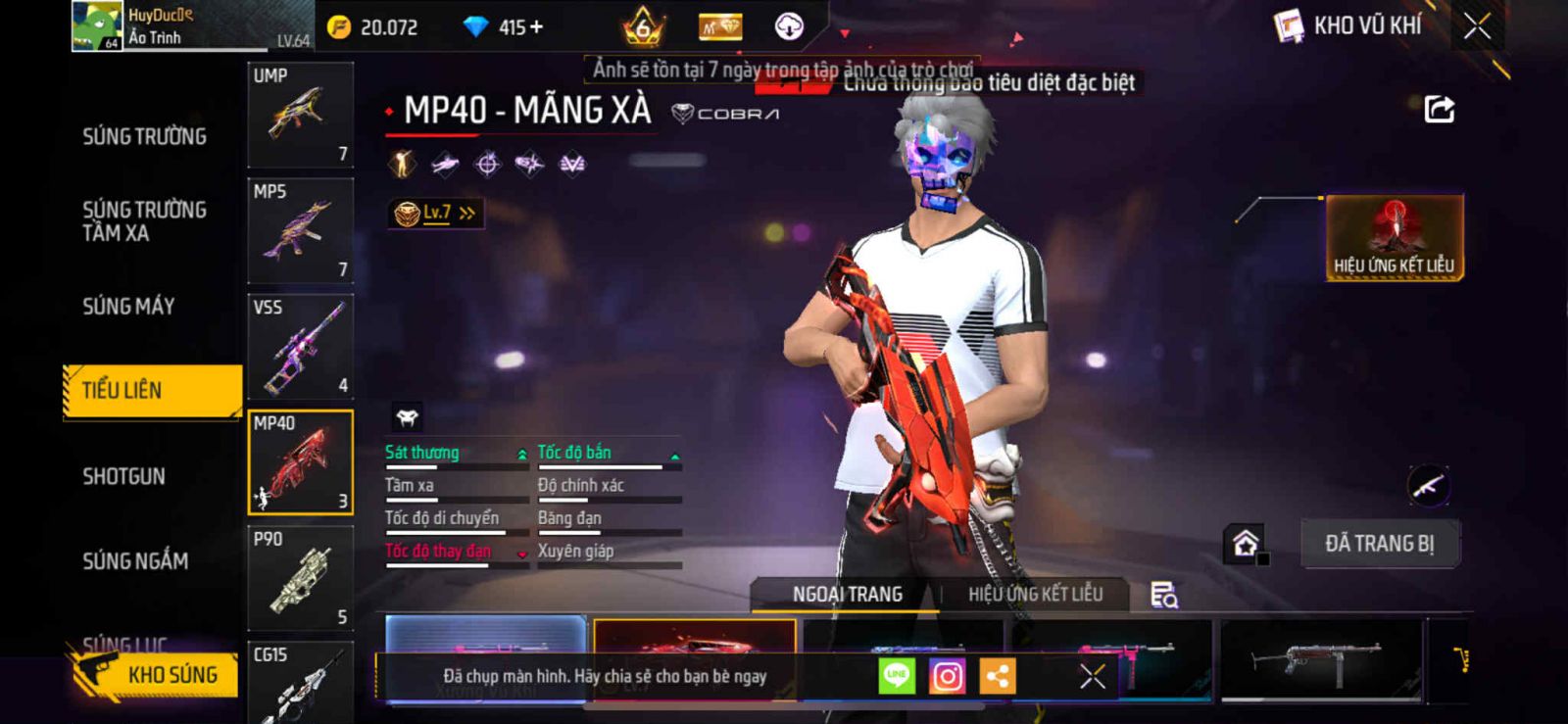Image resolution: width=1568 pixels, height=724 pixels.
Task: Click the Đã Trang Bị button
Action: point(1379,544)
